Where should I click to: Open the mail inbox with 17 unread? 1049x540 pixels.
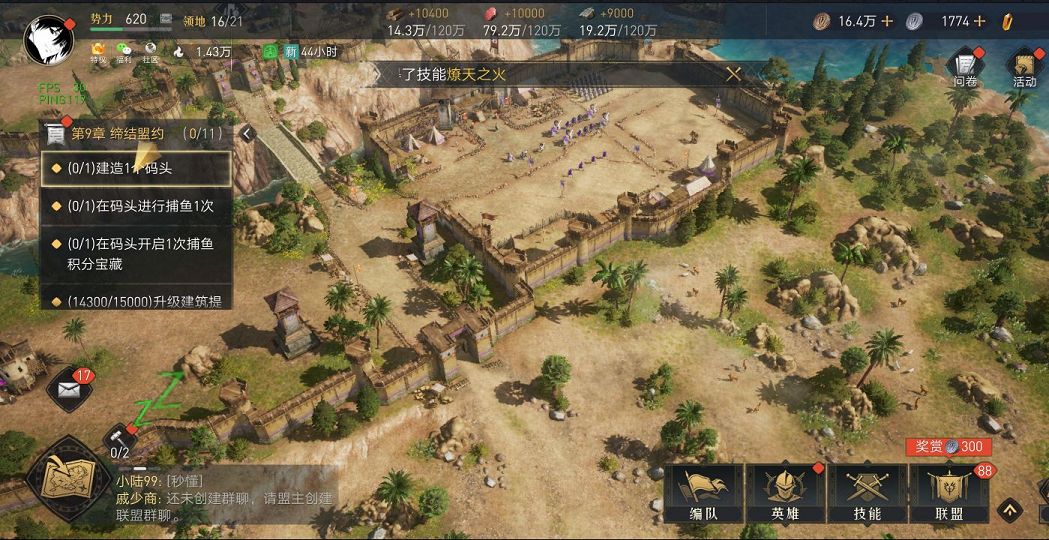coord(68,388)
